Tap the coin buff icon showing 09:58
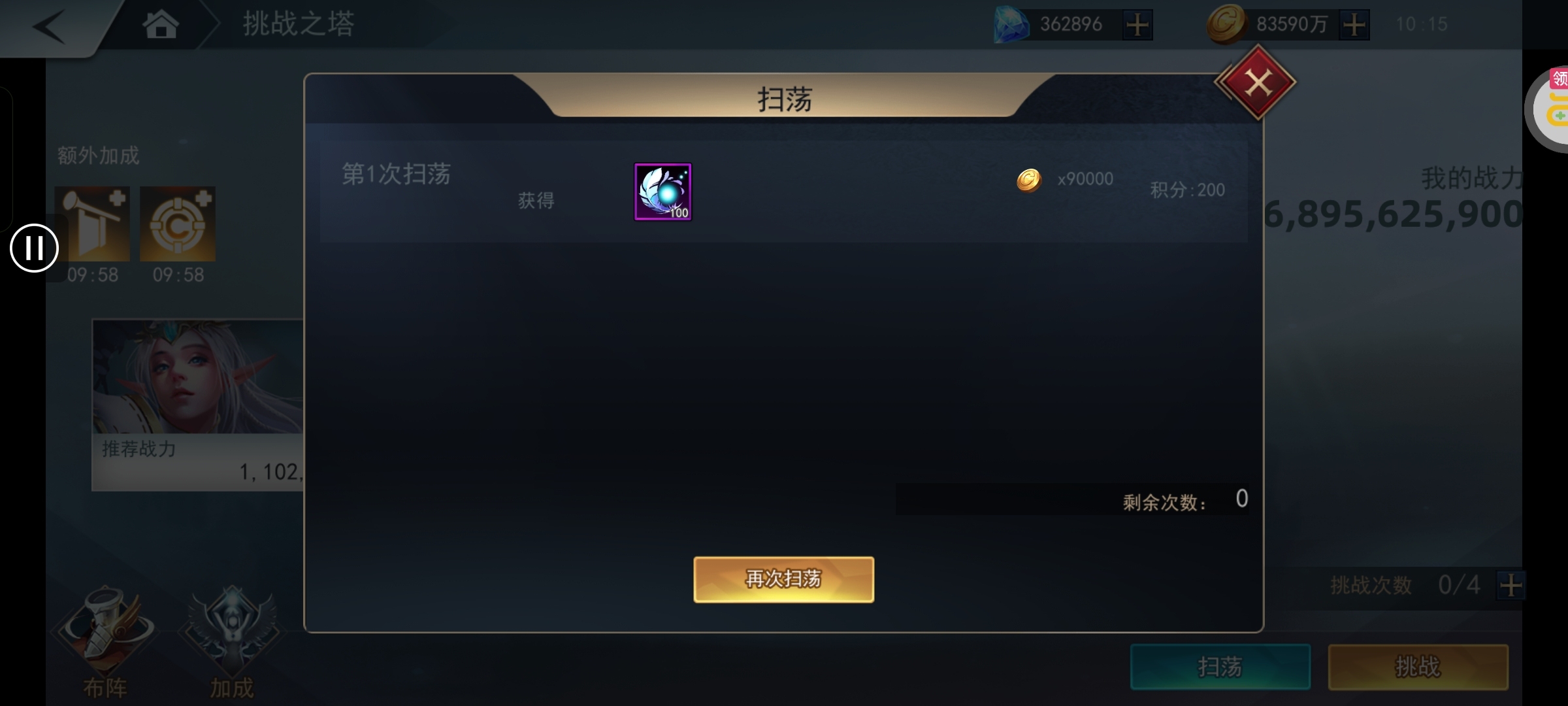The image size is (1568, 706). (178, 223)
